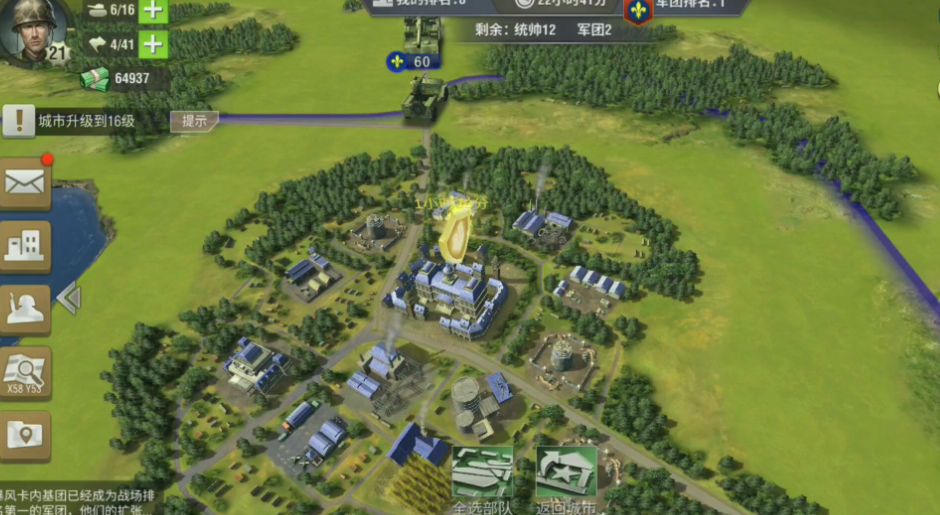Collapse the left side menu arrow
Image resolution: width=940 pixels, height=515 pixels.
(68, 298)
